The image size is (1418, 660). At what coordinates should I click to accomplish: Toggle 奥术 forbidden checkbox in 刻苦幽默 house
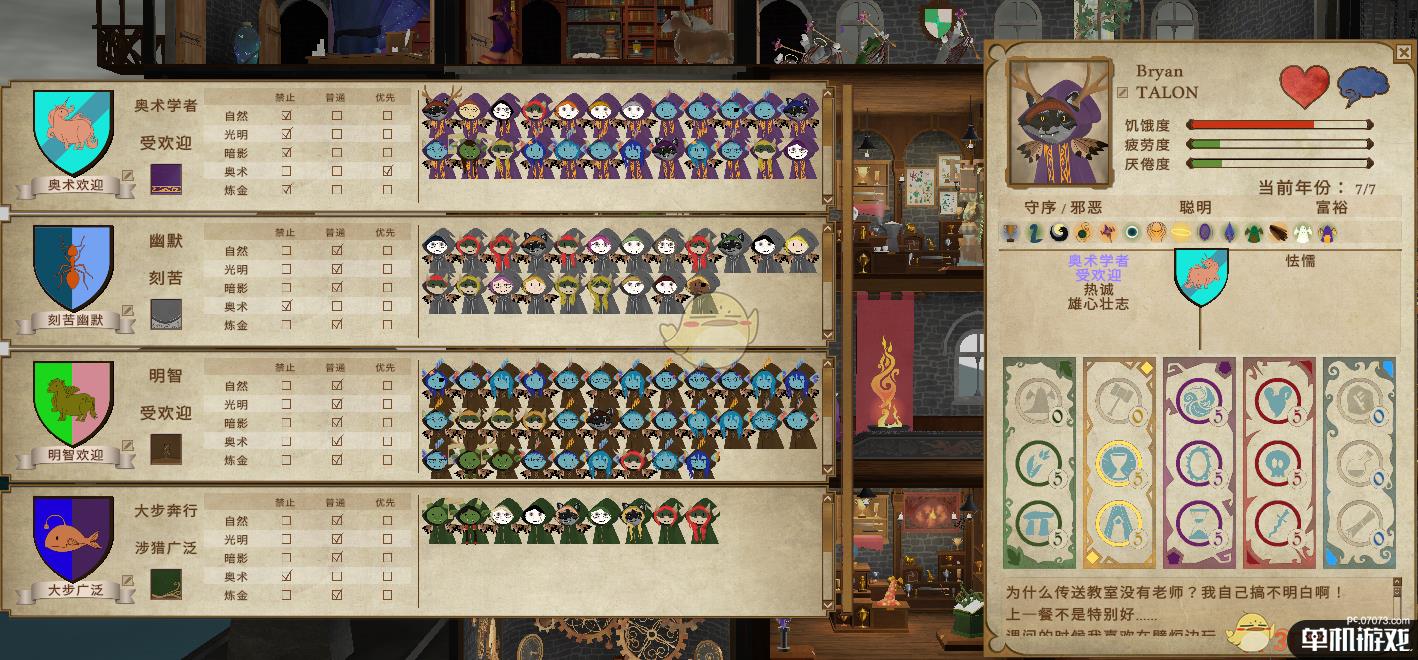pyautogui.click(x=287, y=306)
